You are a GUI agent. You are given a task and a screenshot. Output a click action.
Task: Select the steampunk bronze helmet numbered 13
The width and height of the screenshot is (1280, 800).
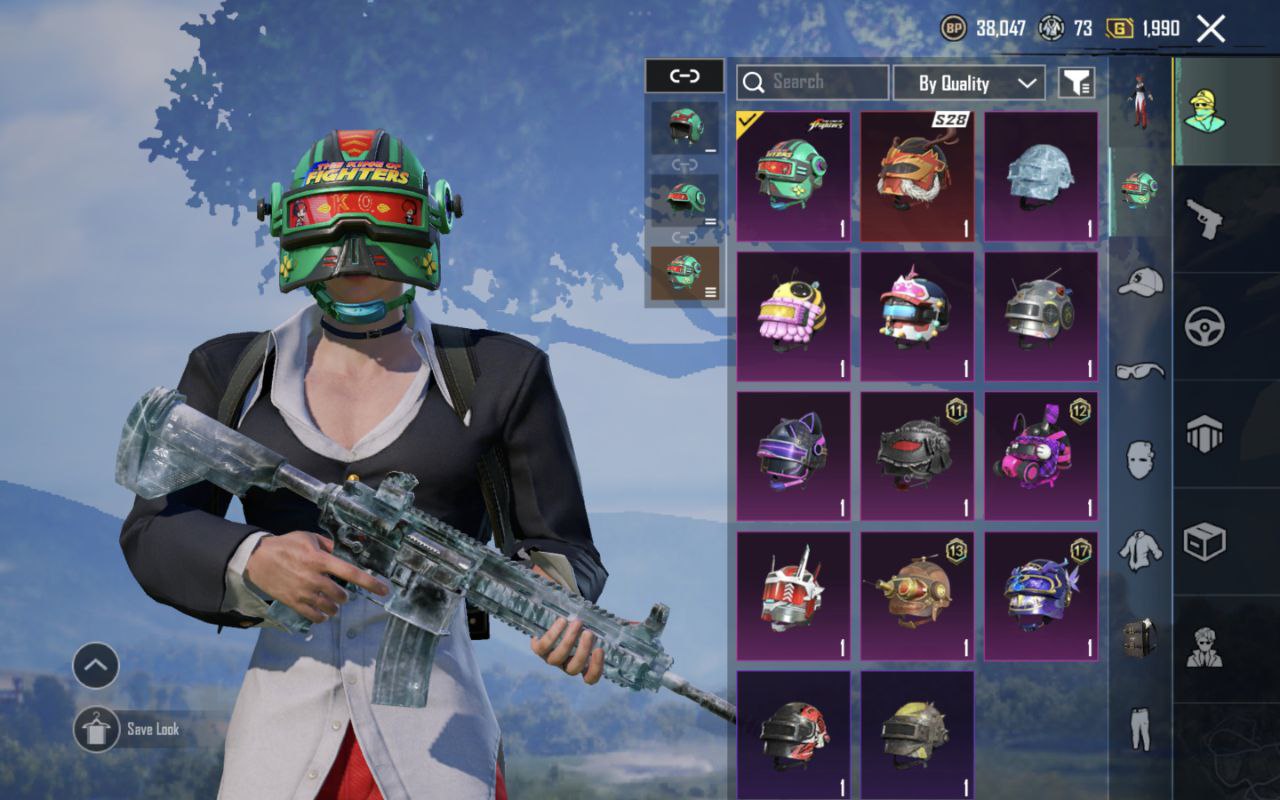[917, 596]
